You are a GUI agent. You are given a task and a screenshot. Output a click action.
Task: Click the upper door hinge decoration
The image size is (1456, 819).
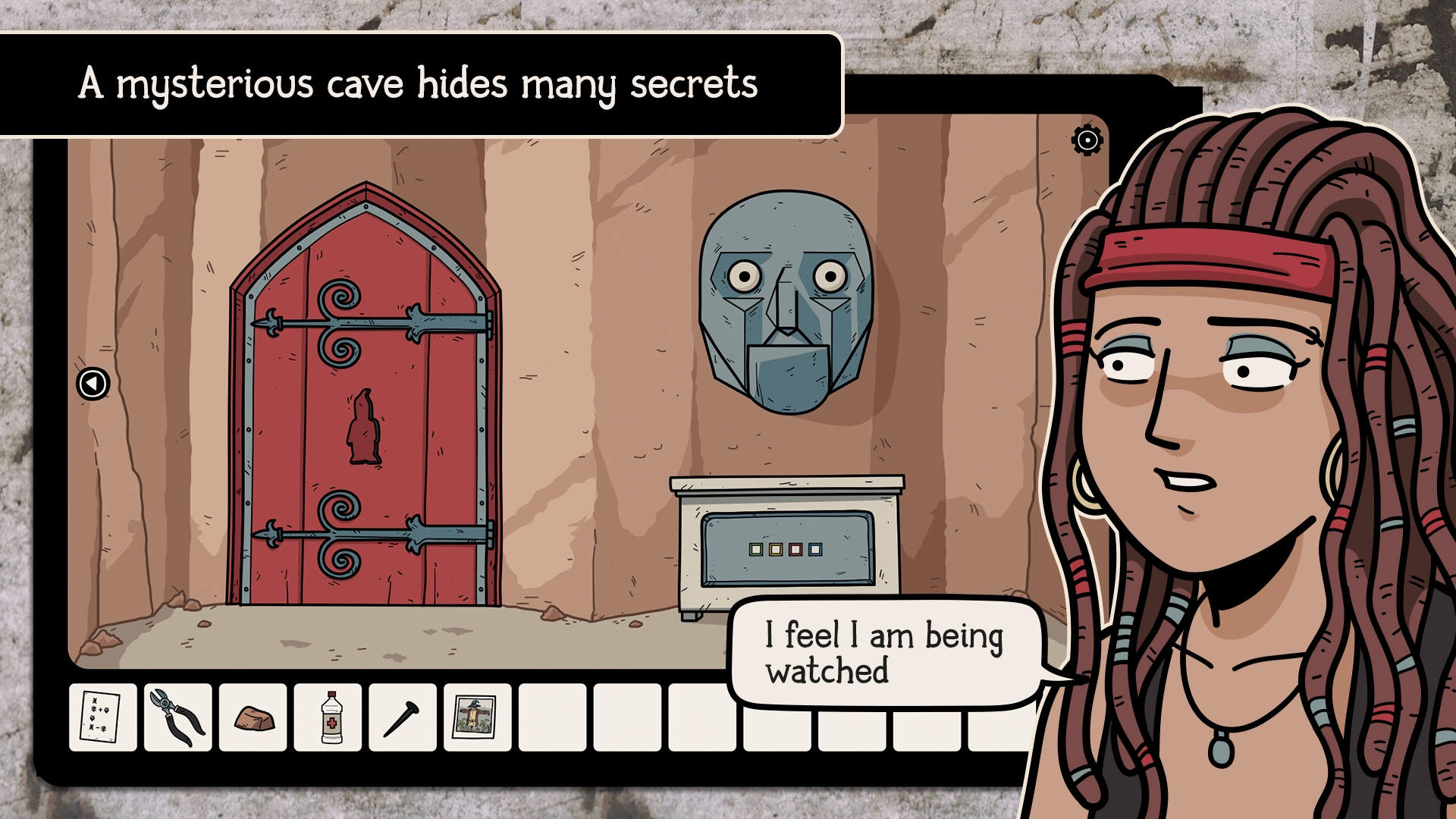(341, 322)
